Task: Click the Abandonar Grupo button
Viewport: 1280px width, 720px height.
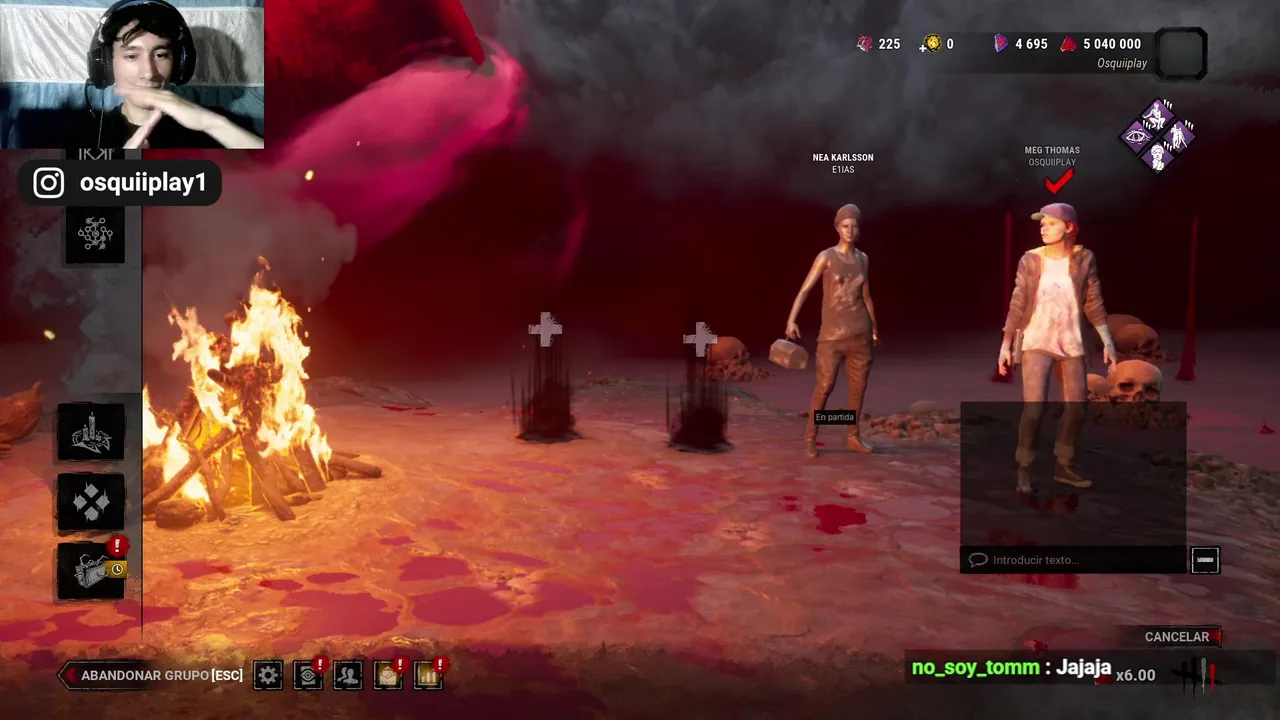Action: tap(152, 676)
